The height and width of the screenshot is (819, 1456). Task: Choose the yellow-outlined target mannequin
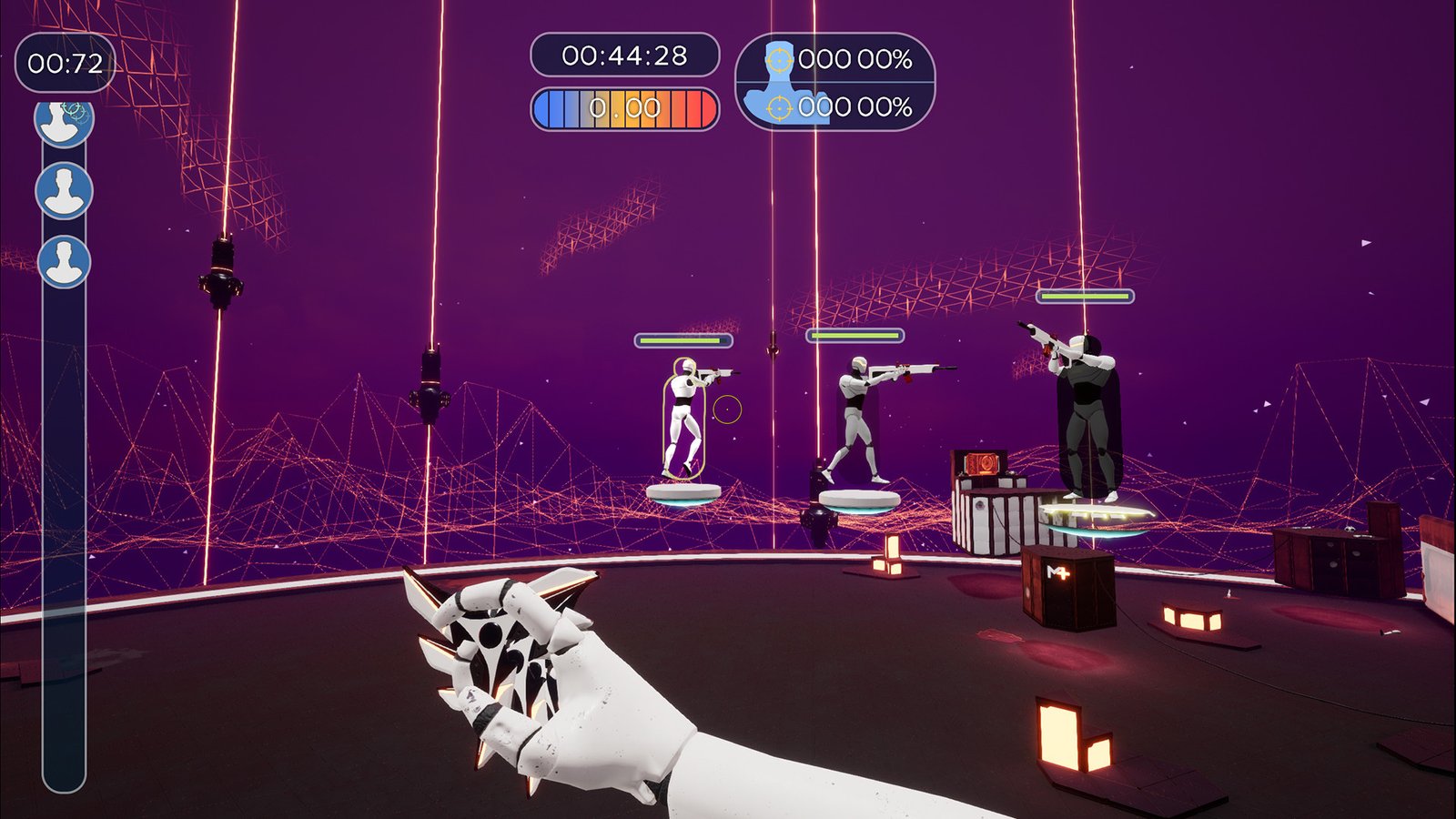click(682, 419)
